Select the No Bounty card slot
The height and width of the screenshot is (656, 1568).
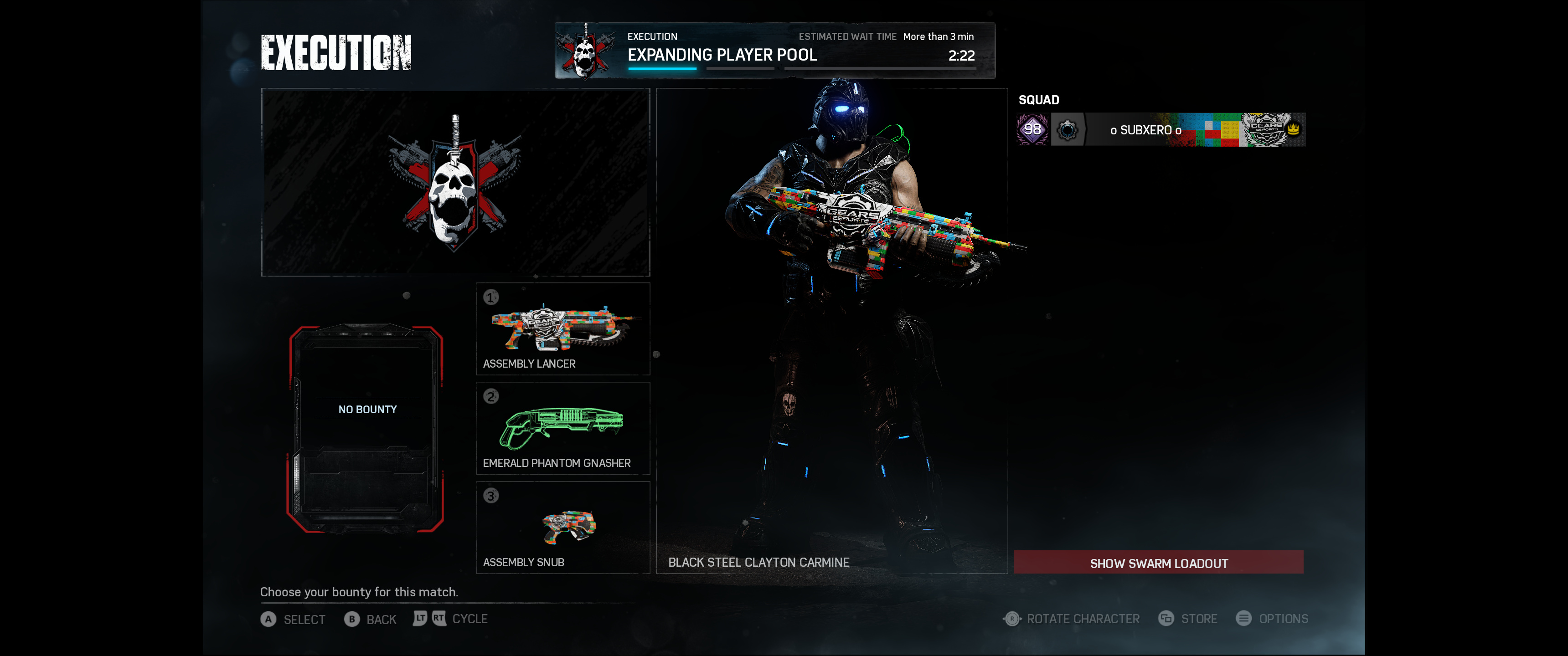366,428
